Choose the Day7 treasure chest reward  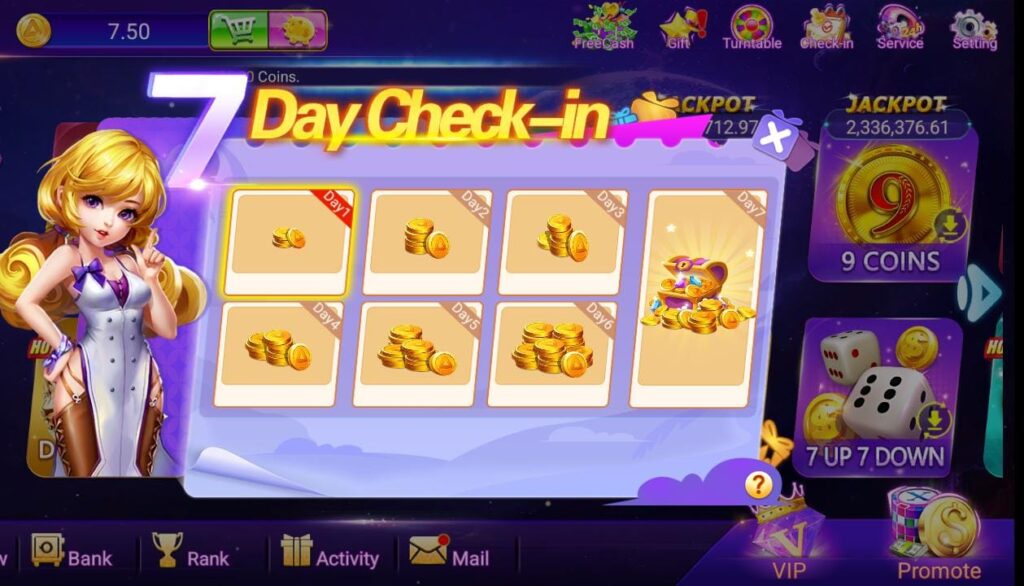[702, 297]
